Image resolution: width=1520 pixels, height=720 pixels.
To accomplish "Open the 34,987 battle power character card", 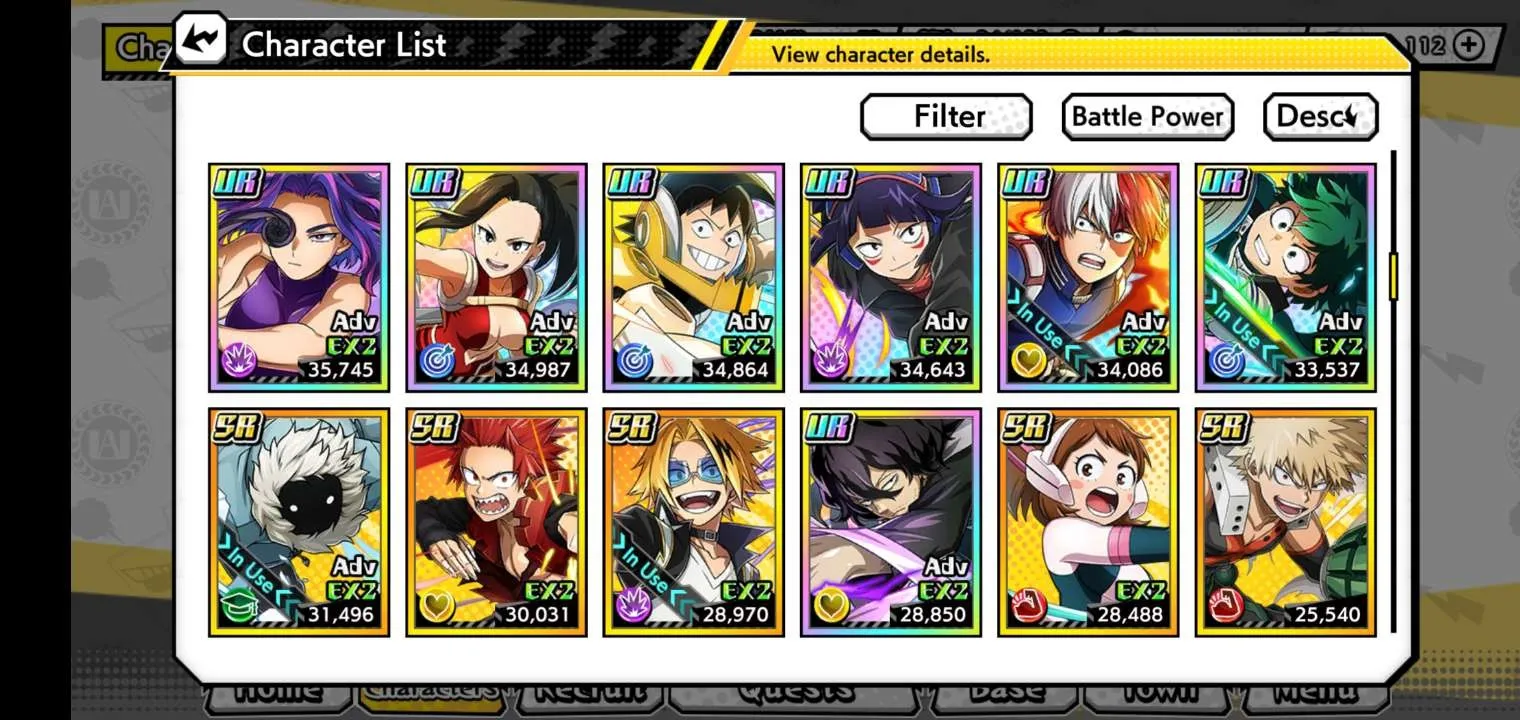I will [x=495, y=277].
